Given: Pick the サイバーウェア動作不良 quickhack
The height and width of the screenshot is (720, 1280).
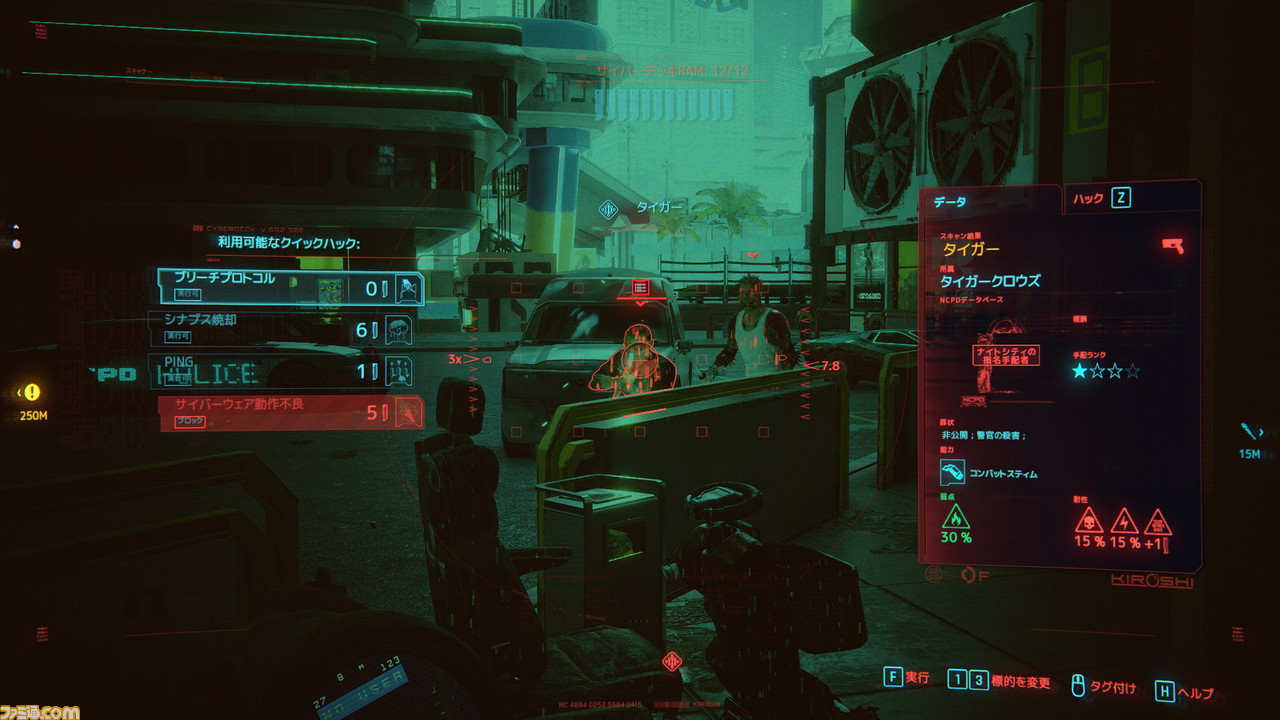Looking at the screenshot, I should tap(290, 411).
